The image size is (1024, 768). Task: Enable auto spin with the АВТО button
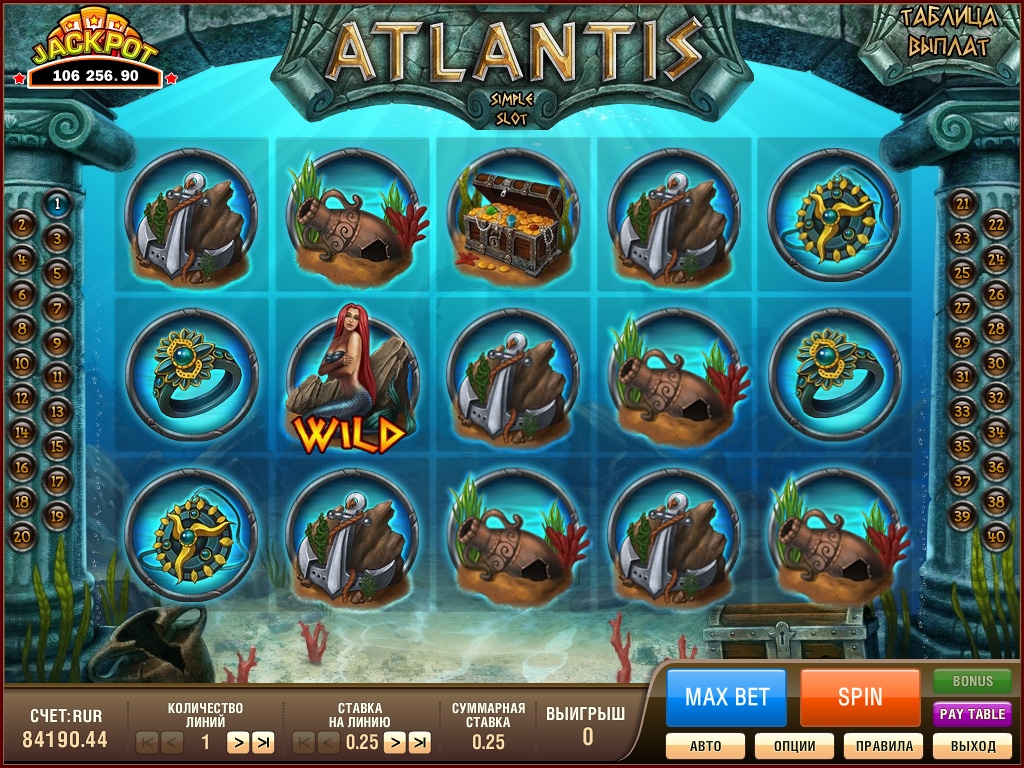tap(705, 746)
